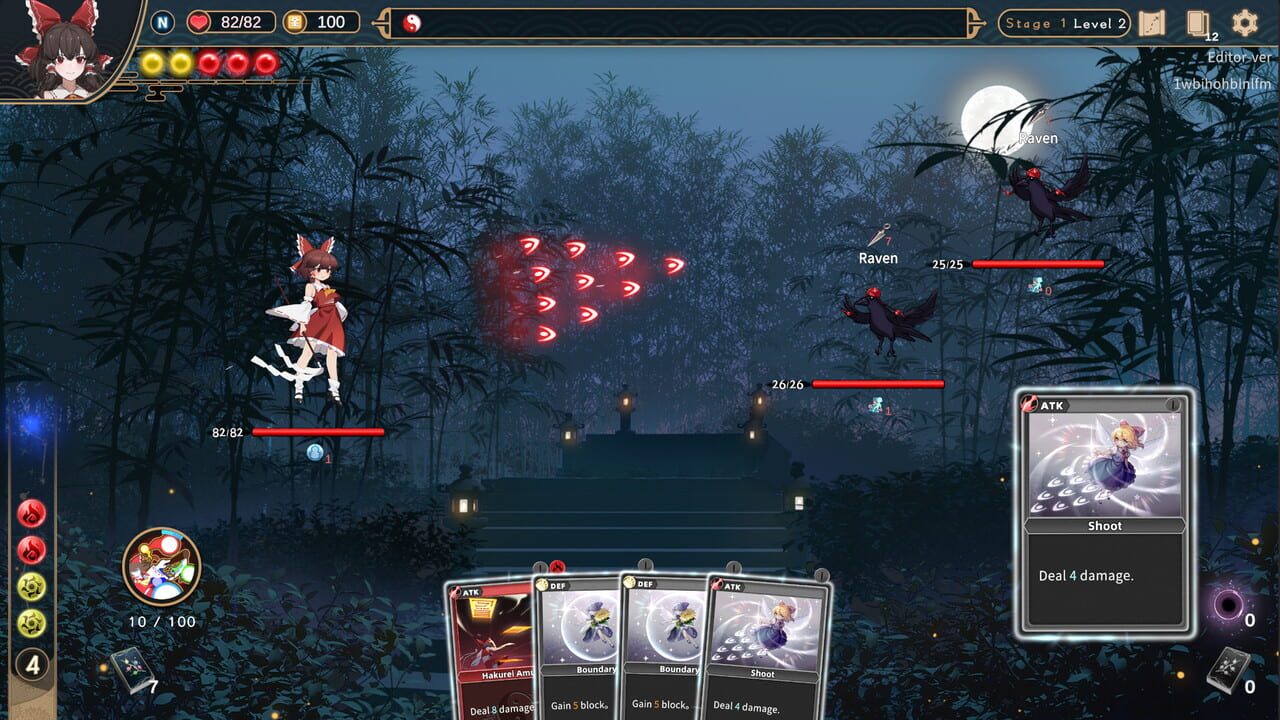The image size is (1280, 720).
Task: Click the energy counter showing 4
Action: click(x=32, y=663)
